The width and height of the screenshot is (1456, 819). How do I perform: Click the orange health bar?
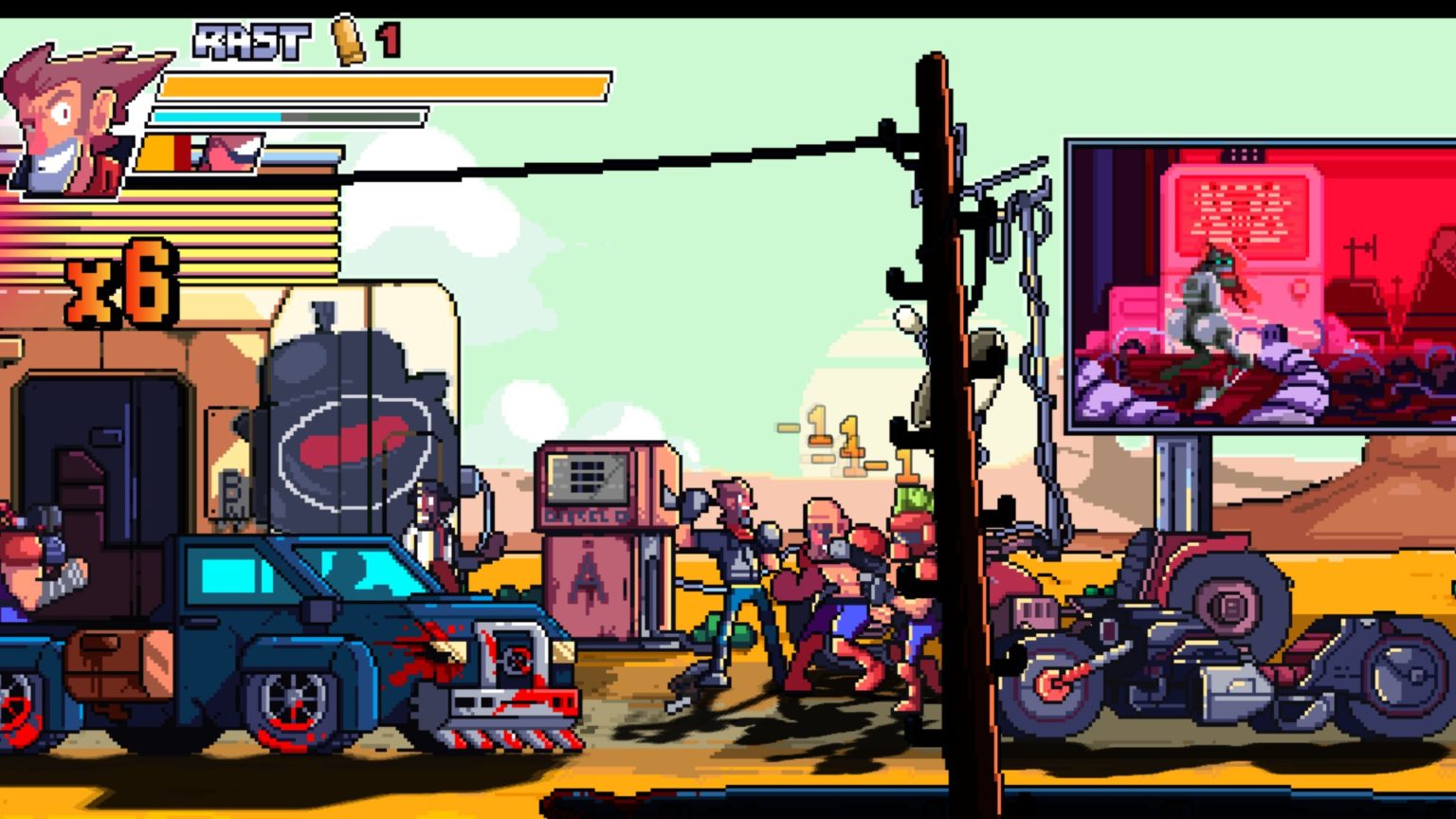click(x=379, y=85)
